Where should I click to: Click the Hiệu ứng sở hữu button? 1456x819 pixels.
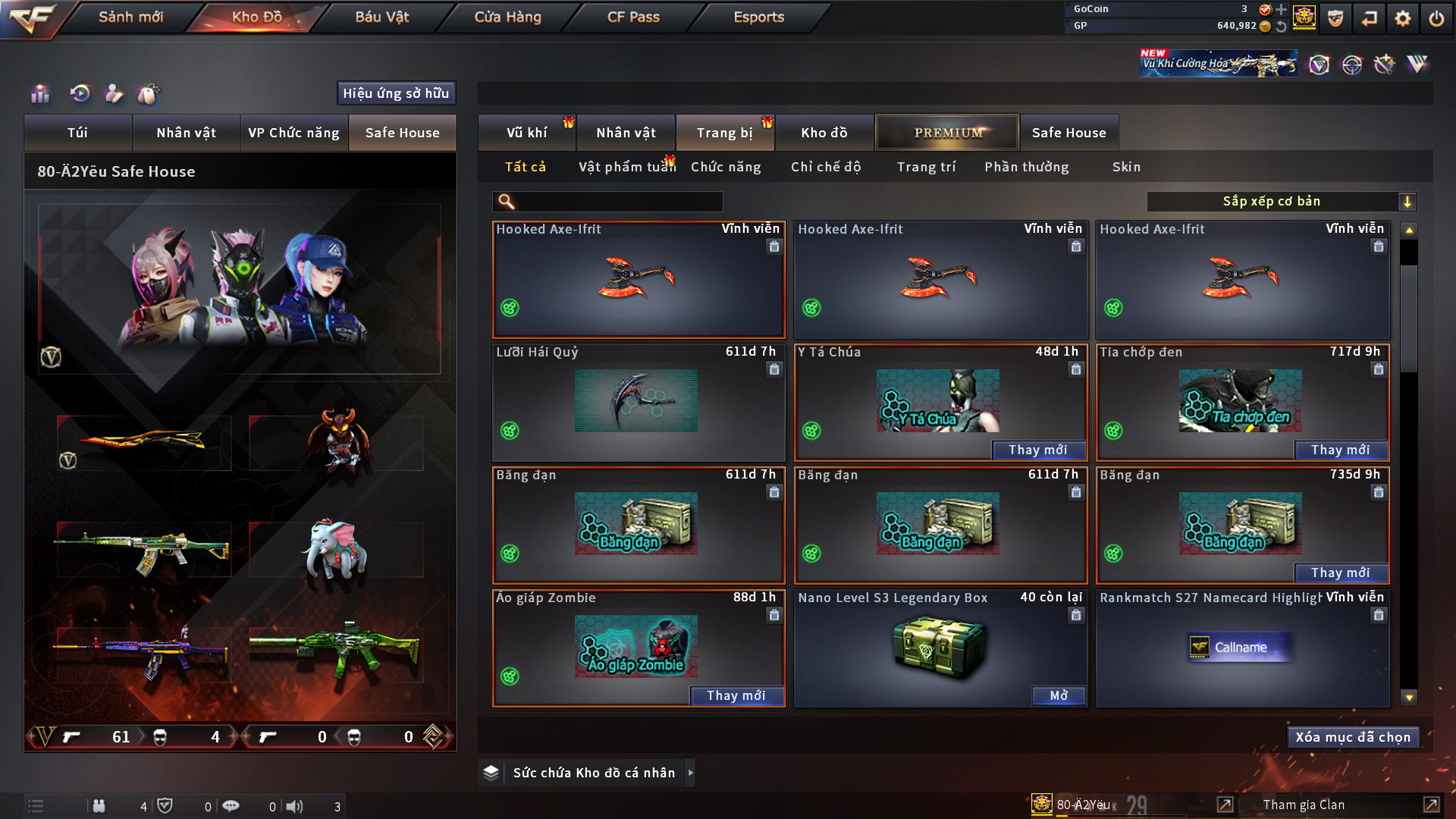point(396,93)
